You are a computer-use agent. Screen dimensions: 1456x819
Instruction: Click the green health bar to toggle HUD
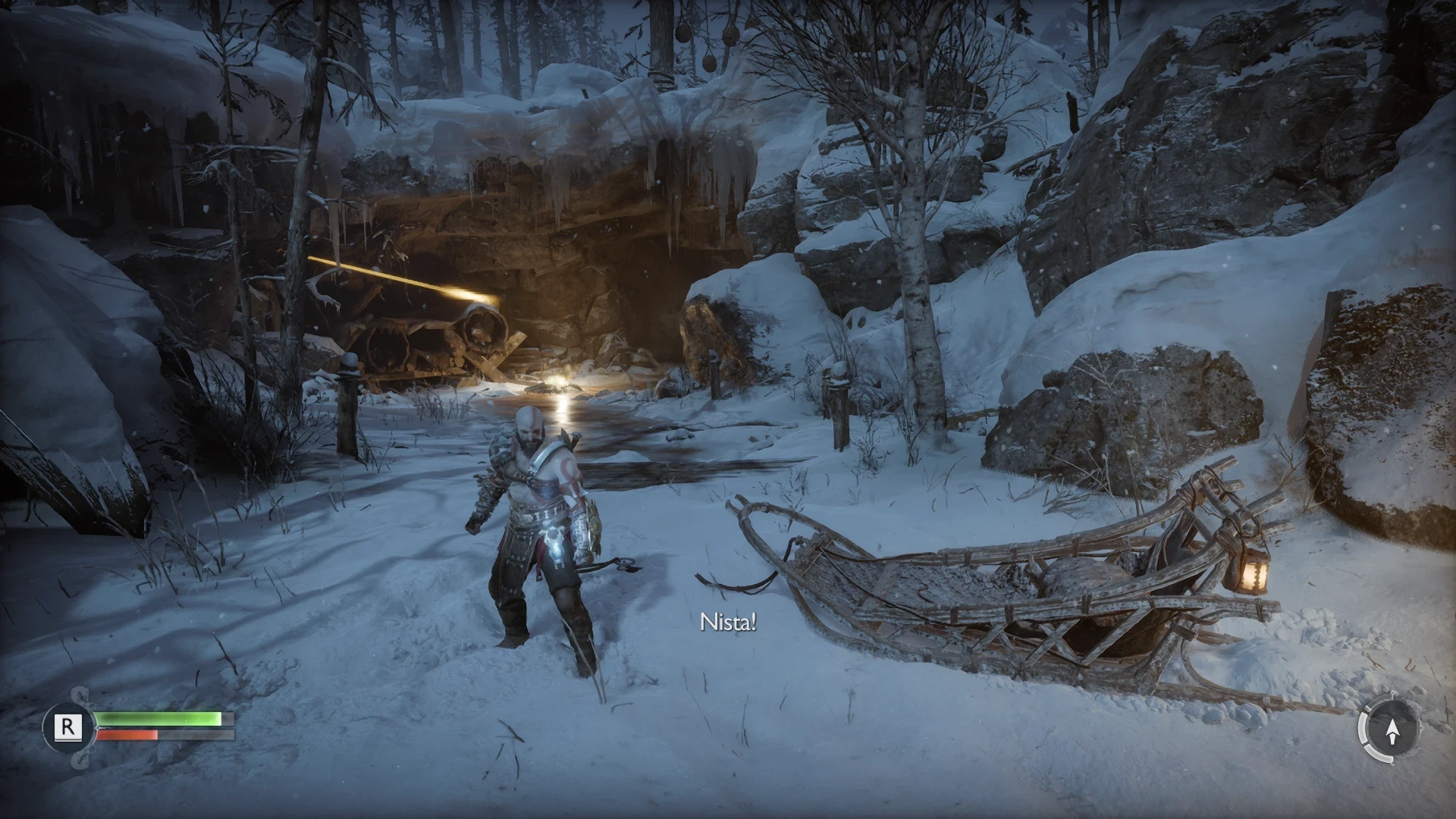pos(159,719)
